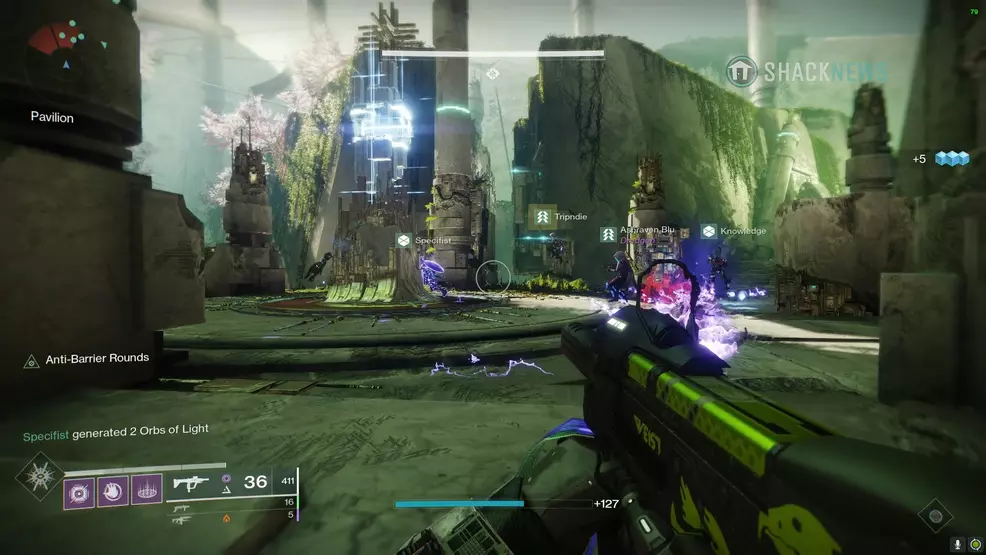The image size is (986, 555).
Task: Select the Super ability diamond icon
Action: pyautogui.click(x=38, y=475)
